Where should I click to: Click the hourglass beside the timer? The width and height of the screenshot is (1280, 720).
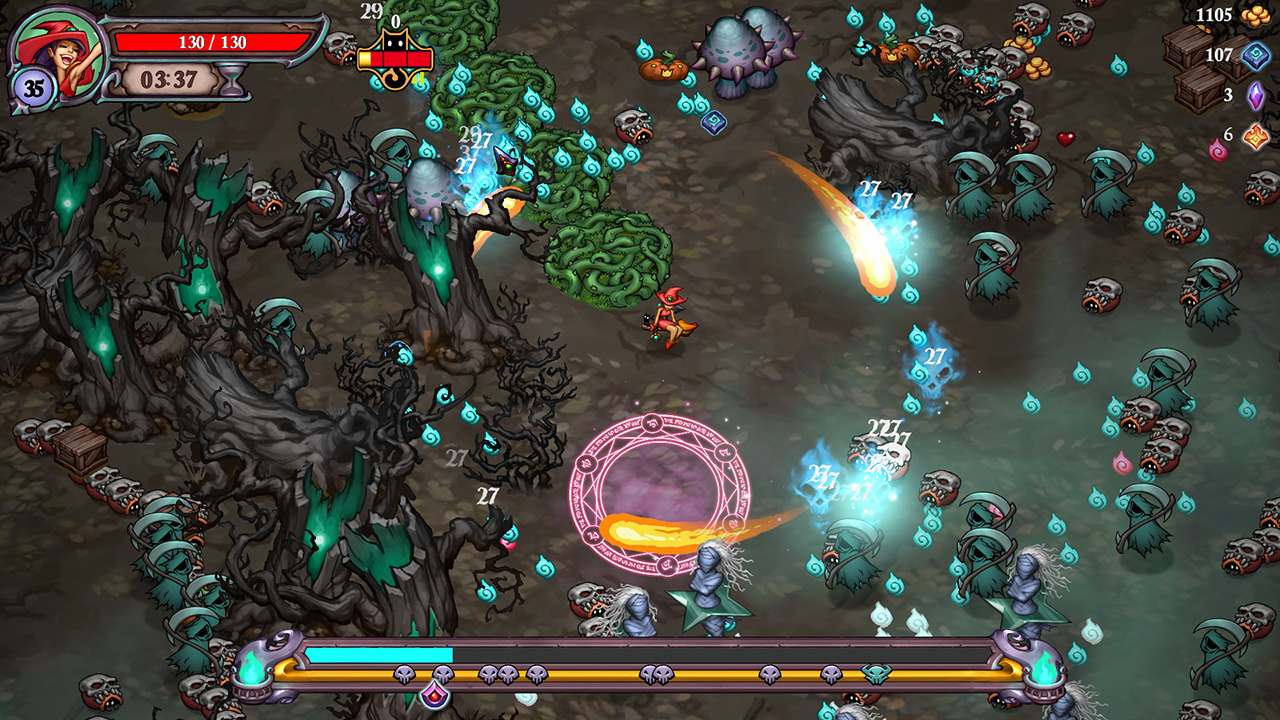tap(230, 77)
